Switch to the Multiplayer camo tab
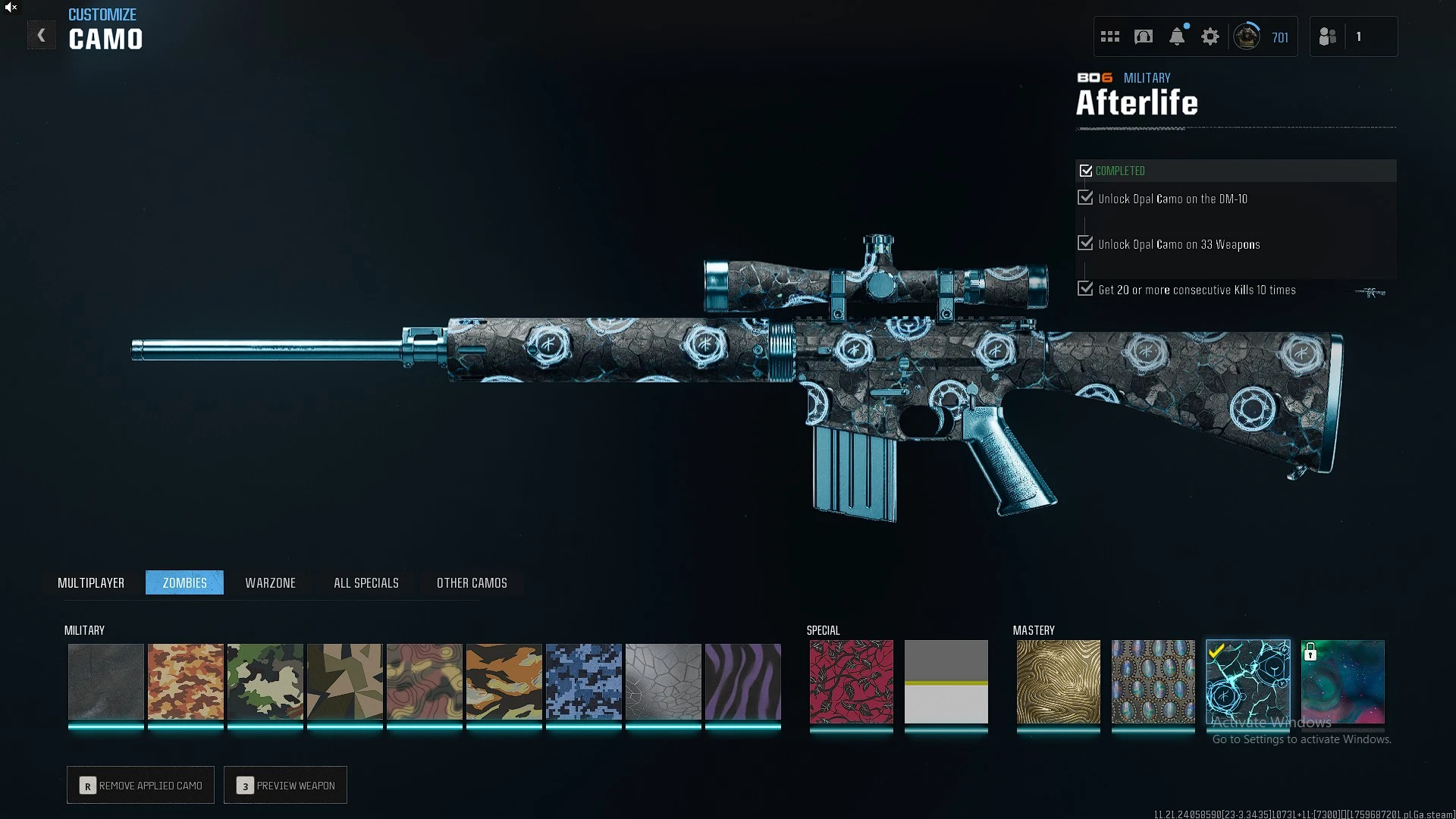Viewport: 1456px width, 819px height. tap(91, 582)
